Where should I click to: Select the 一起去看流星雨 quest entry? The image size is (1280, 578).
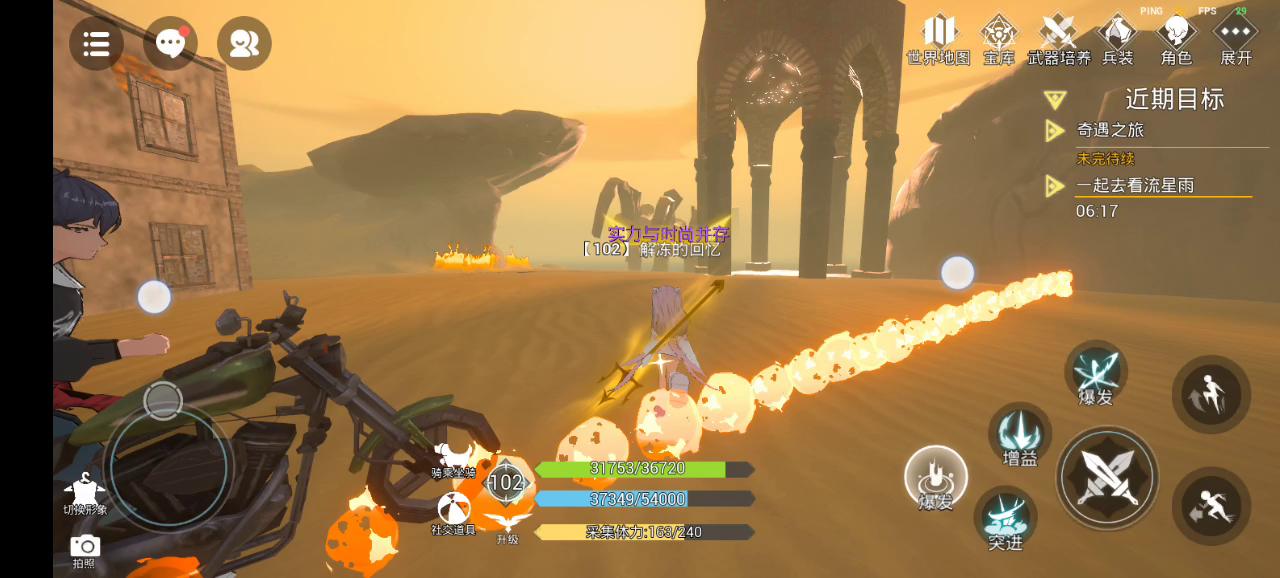pos(1135,186)
